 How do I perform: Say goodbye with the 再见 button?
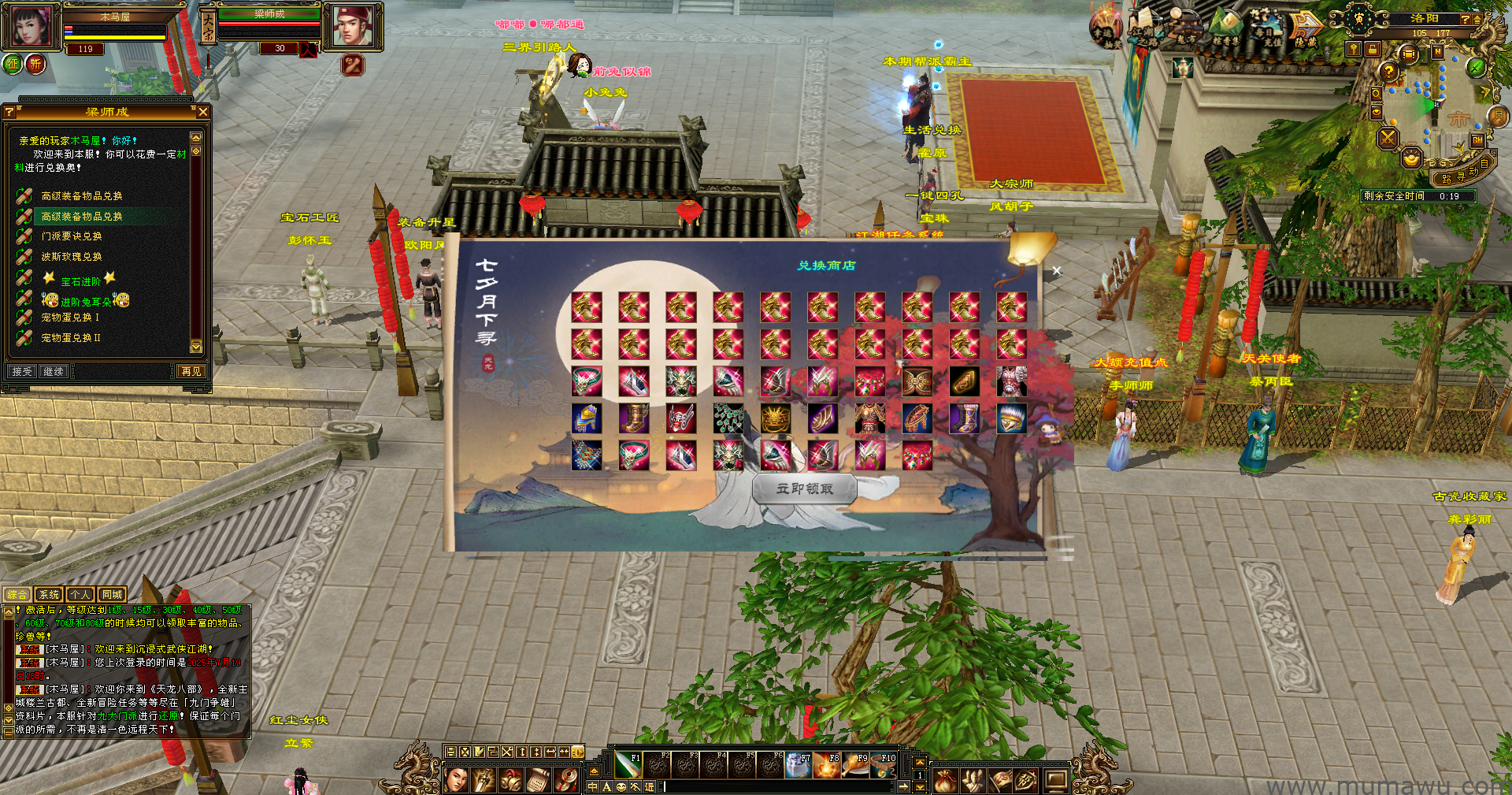pos(191,371)
